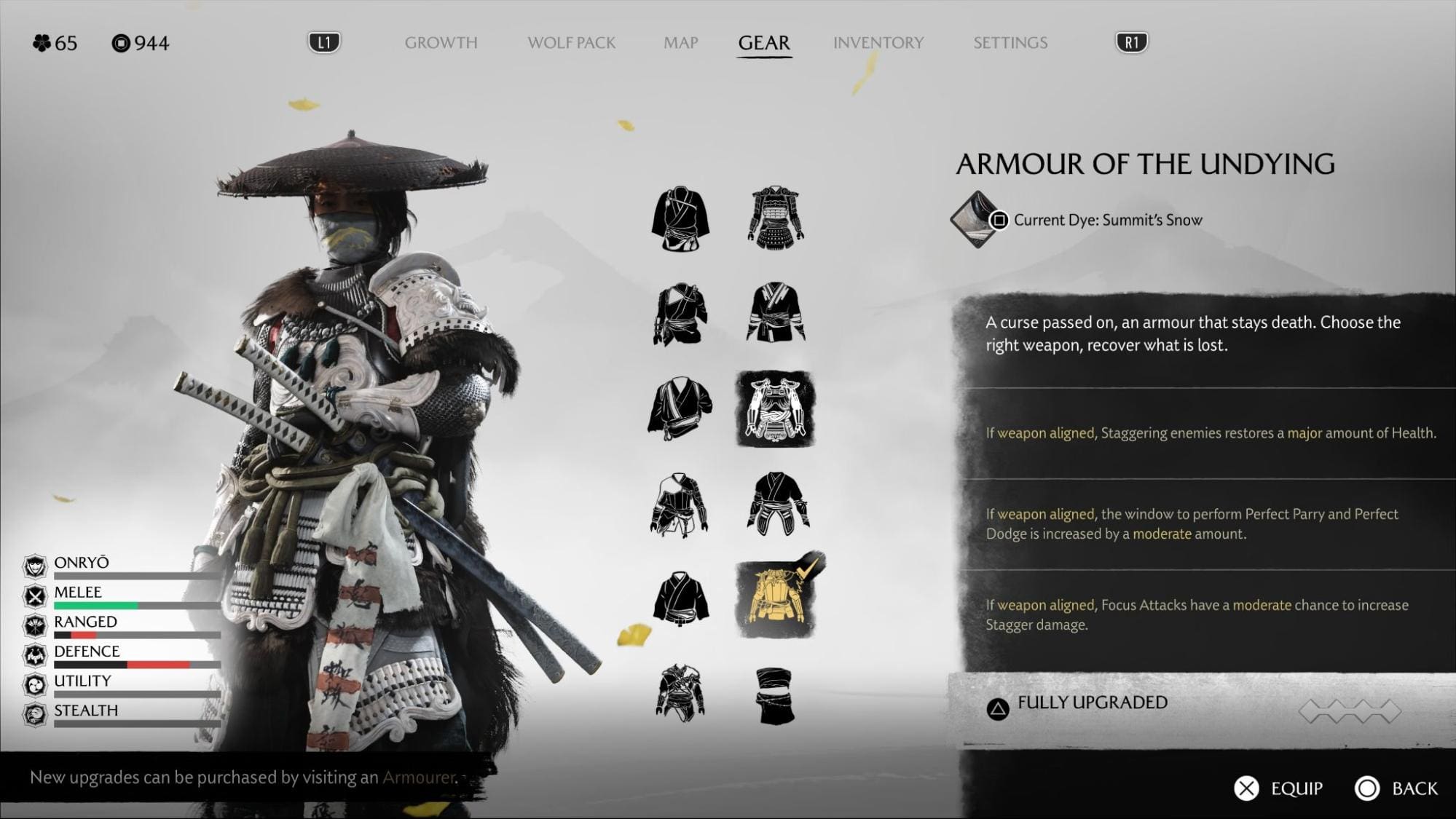Change the Summit's Snow dye swatch
1456x819 pixels.
[x=975, y=219]
